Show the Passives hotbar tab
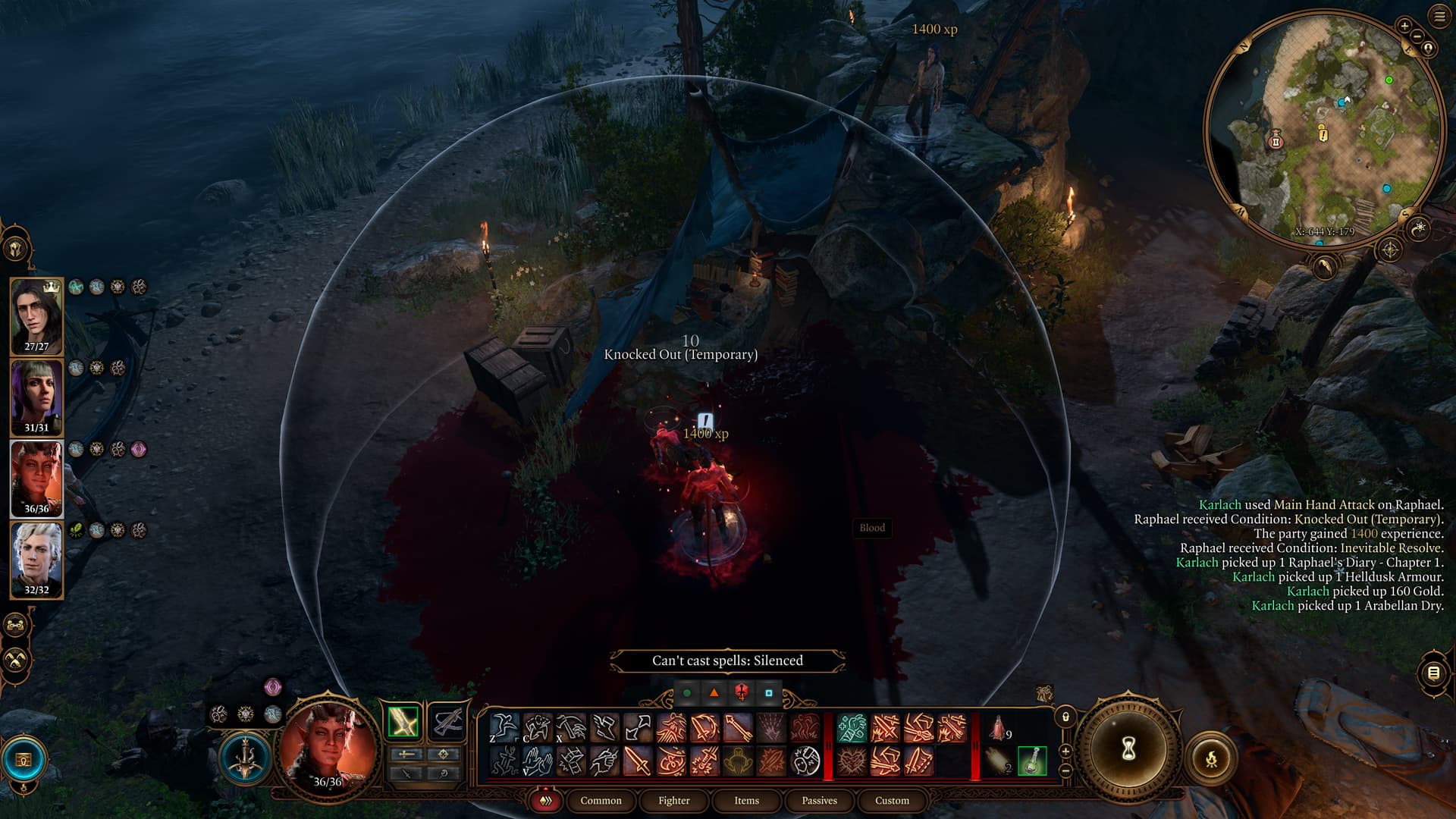The width and height of the screenshot is (1456, 819). coord(819,801)
